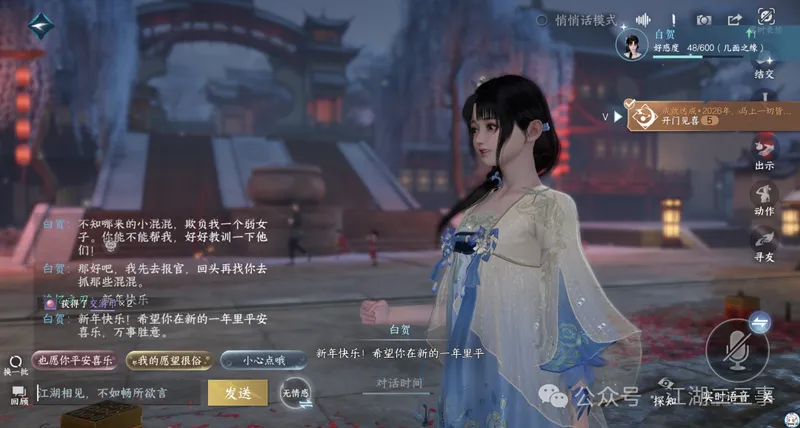Click the share arrow icon
This screenshot has height=428, width=800.
click(735, 20)
